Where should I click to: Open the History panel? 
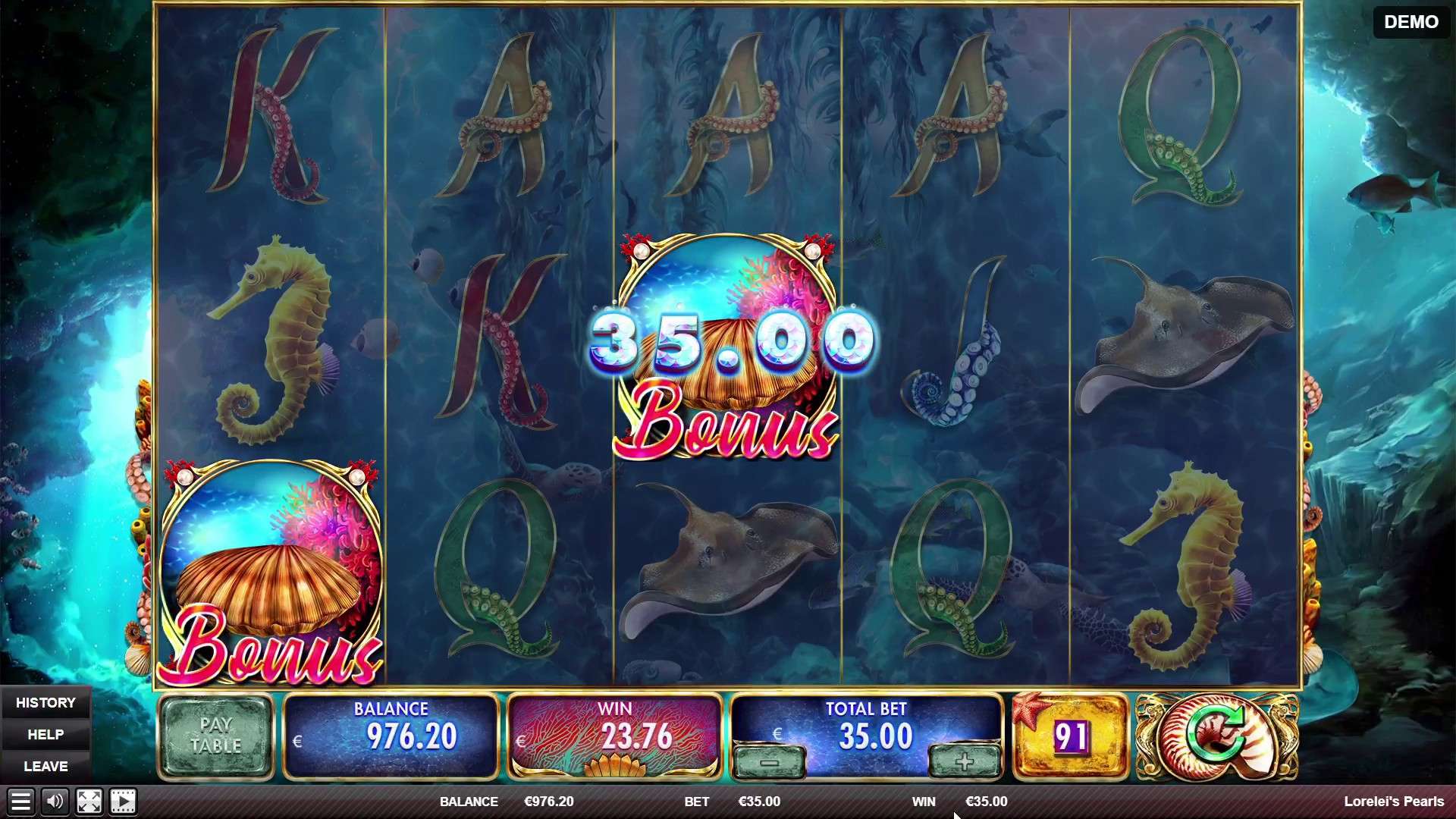pos(45,703)
